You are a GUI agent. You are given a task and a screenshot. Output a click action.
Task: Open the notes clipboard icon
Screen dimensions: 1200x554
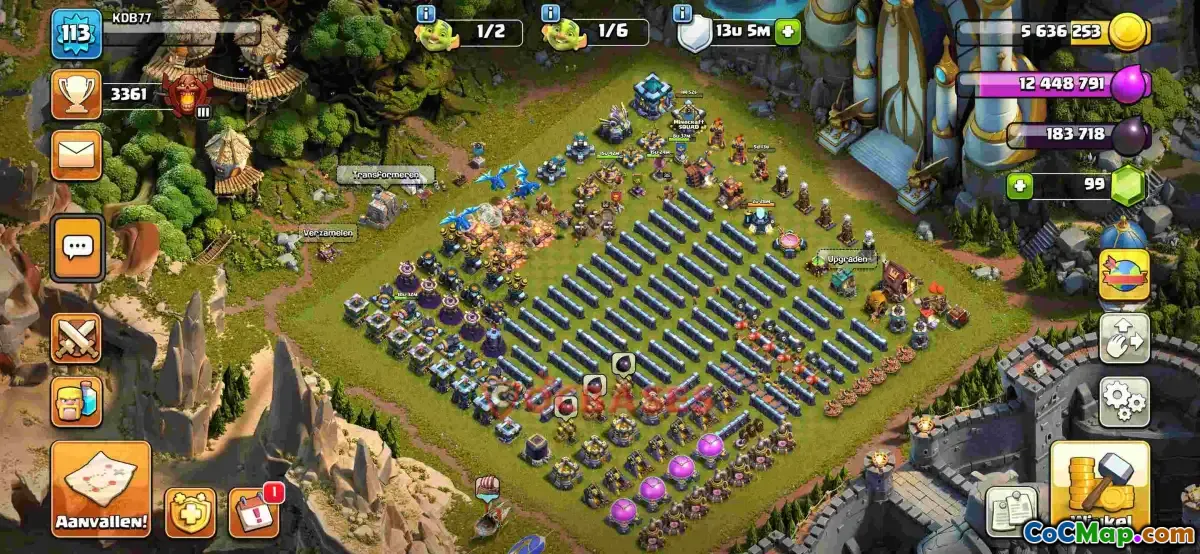pyautogui.click(x=1012, y=510)
